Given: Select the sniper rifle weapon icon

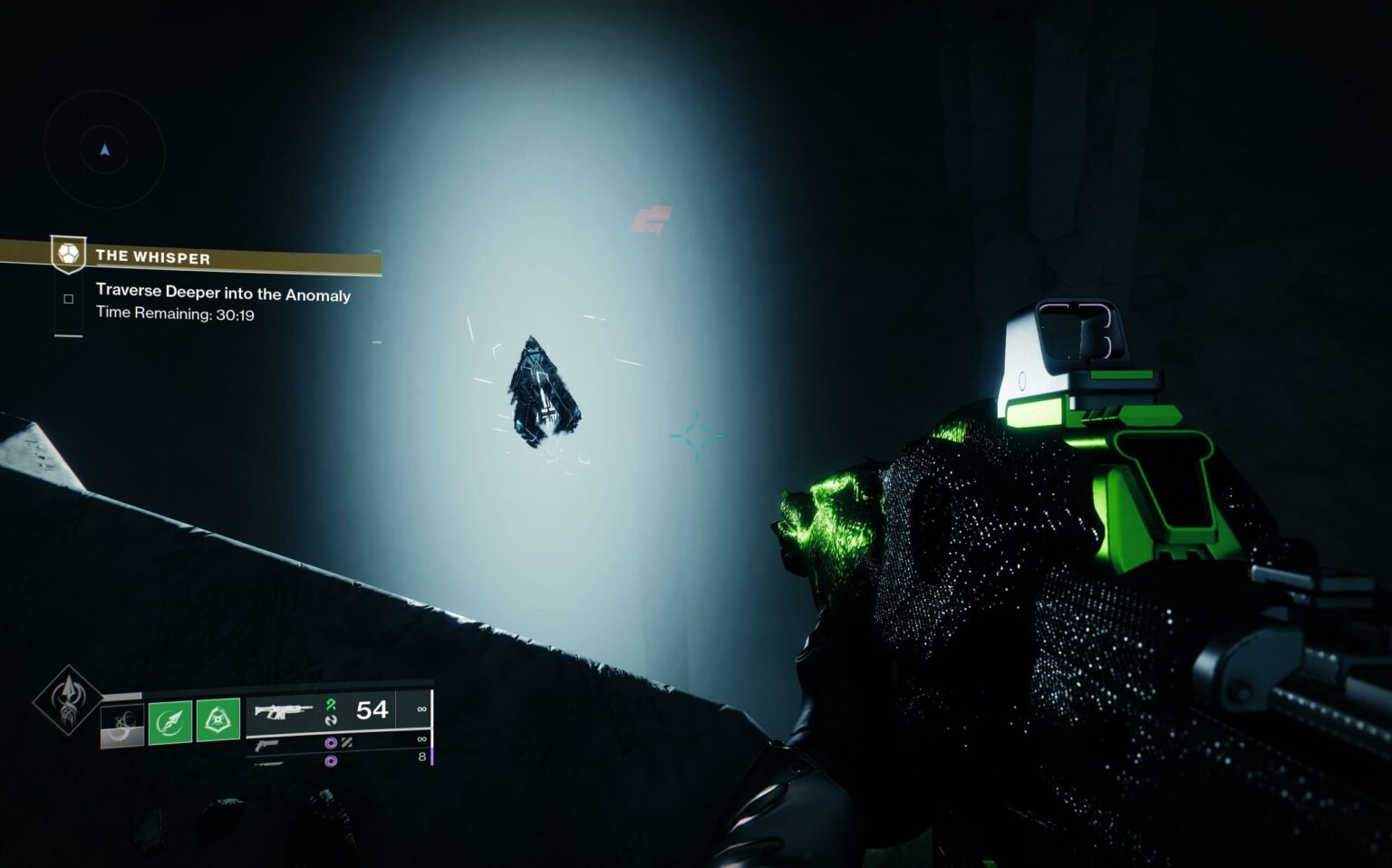Looking at the screenshot, I should click(267, 763).
